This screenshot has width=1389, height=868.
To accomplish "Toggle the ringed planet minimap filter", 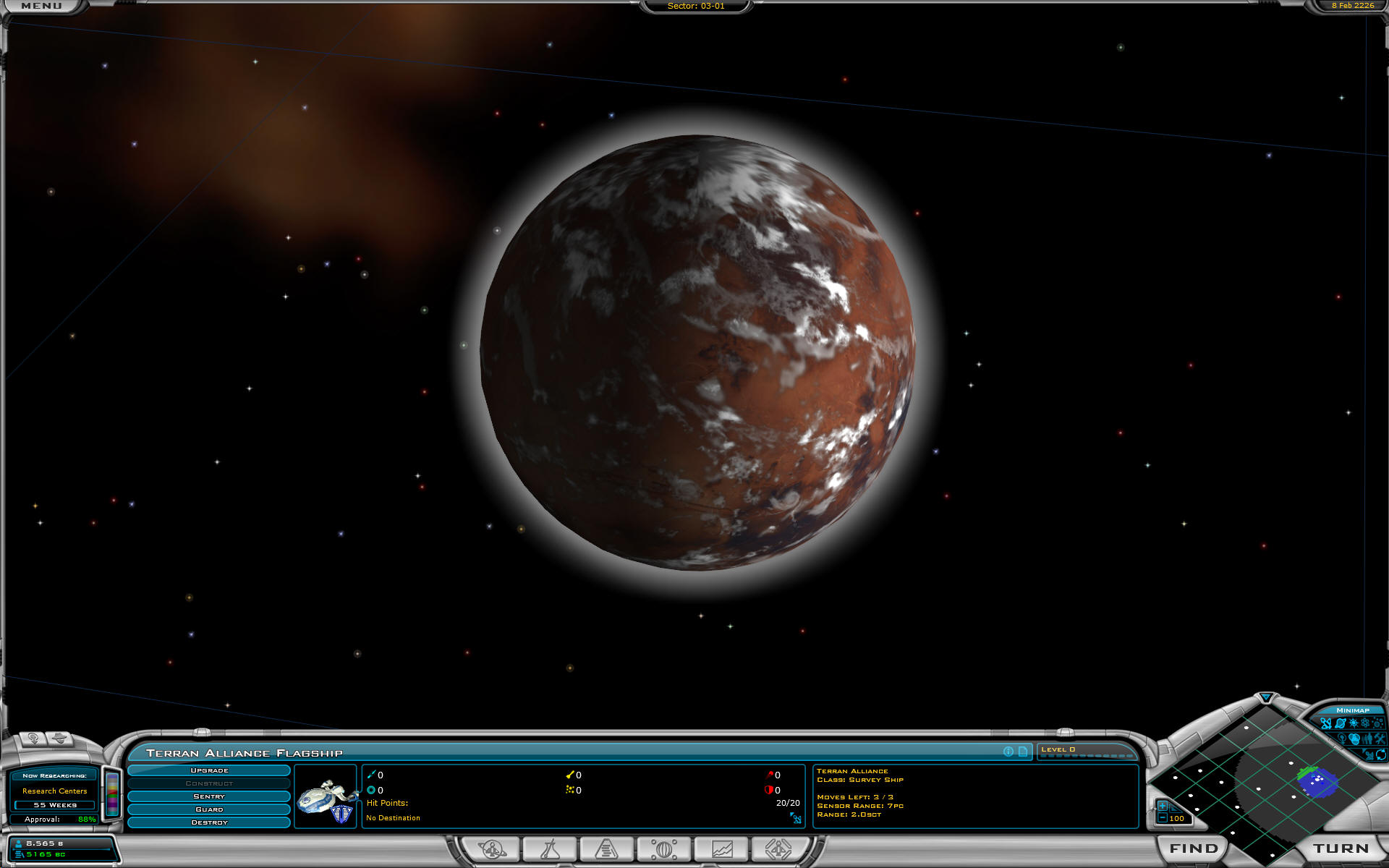I will pos(1340,723).
